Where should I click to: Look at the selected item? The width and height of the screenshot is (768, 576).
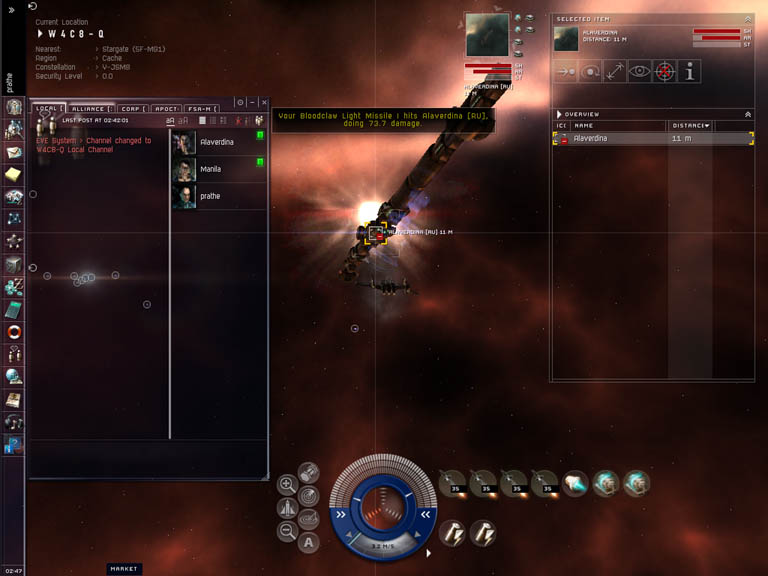640,71
